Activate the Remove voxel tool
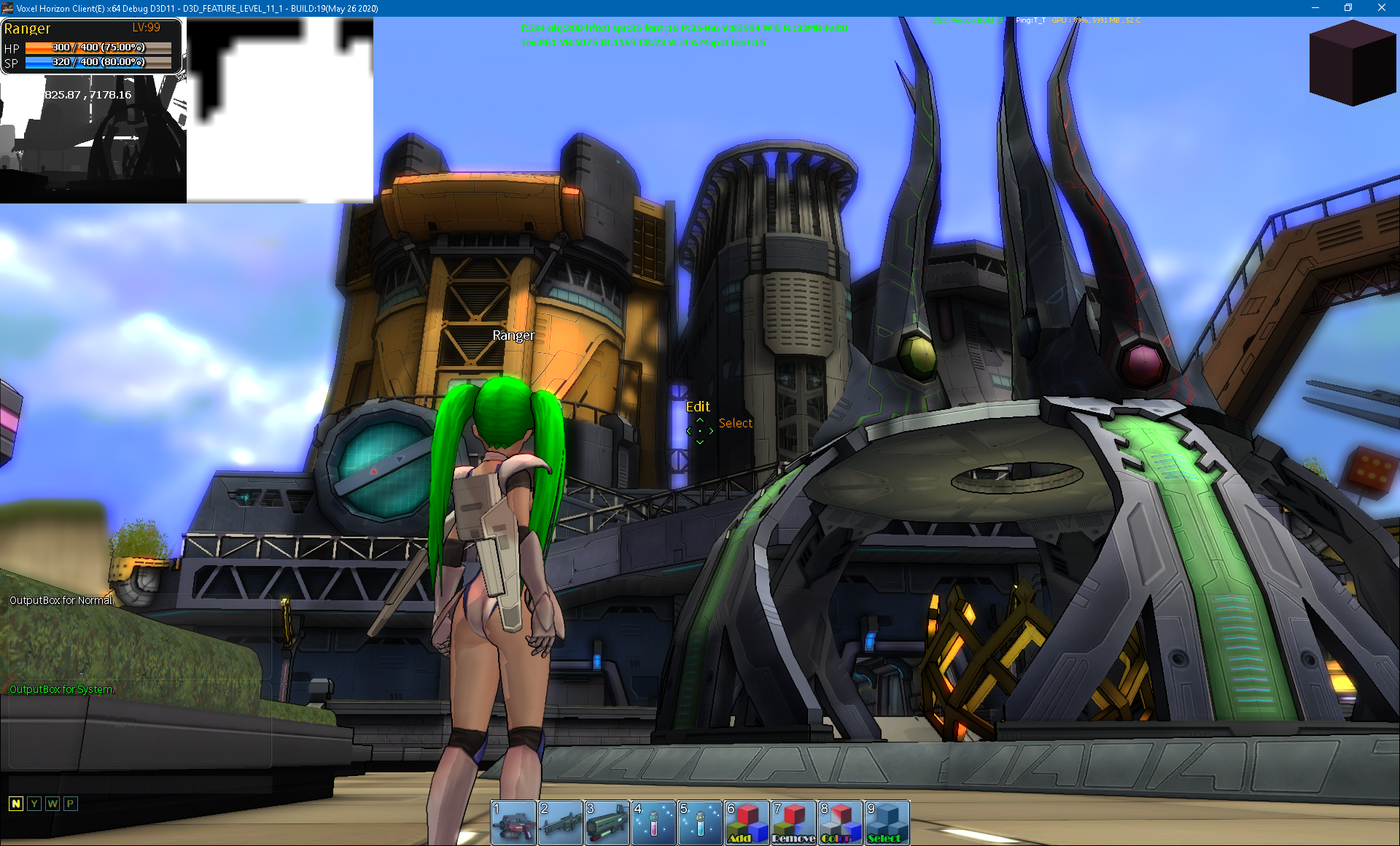1400x846 pixels. (794, 823)
